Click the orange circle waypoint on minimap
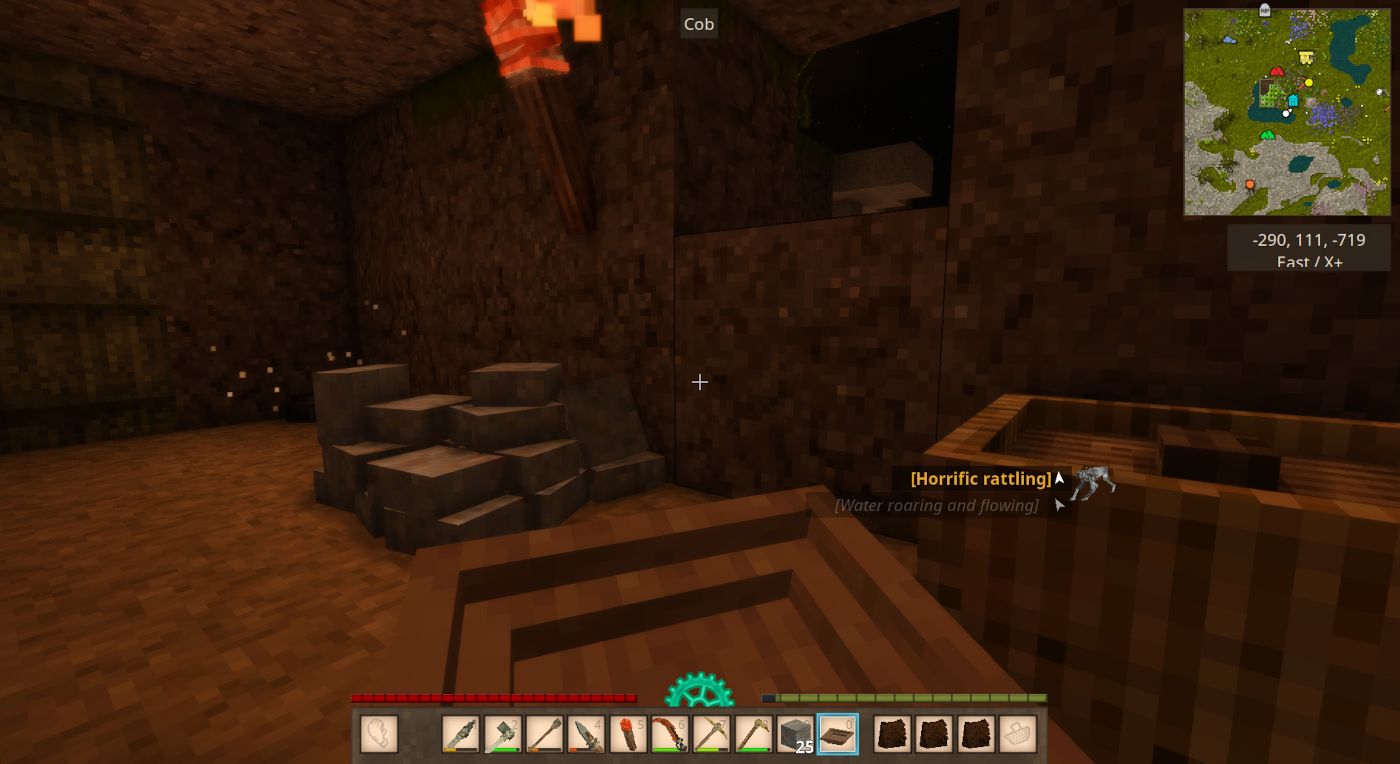 (1250, 184)
